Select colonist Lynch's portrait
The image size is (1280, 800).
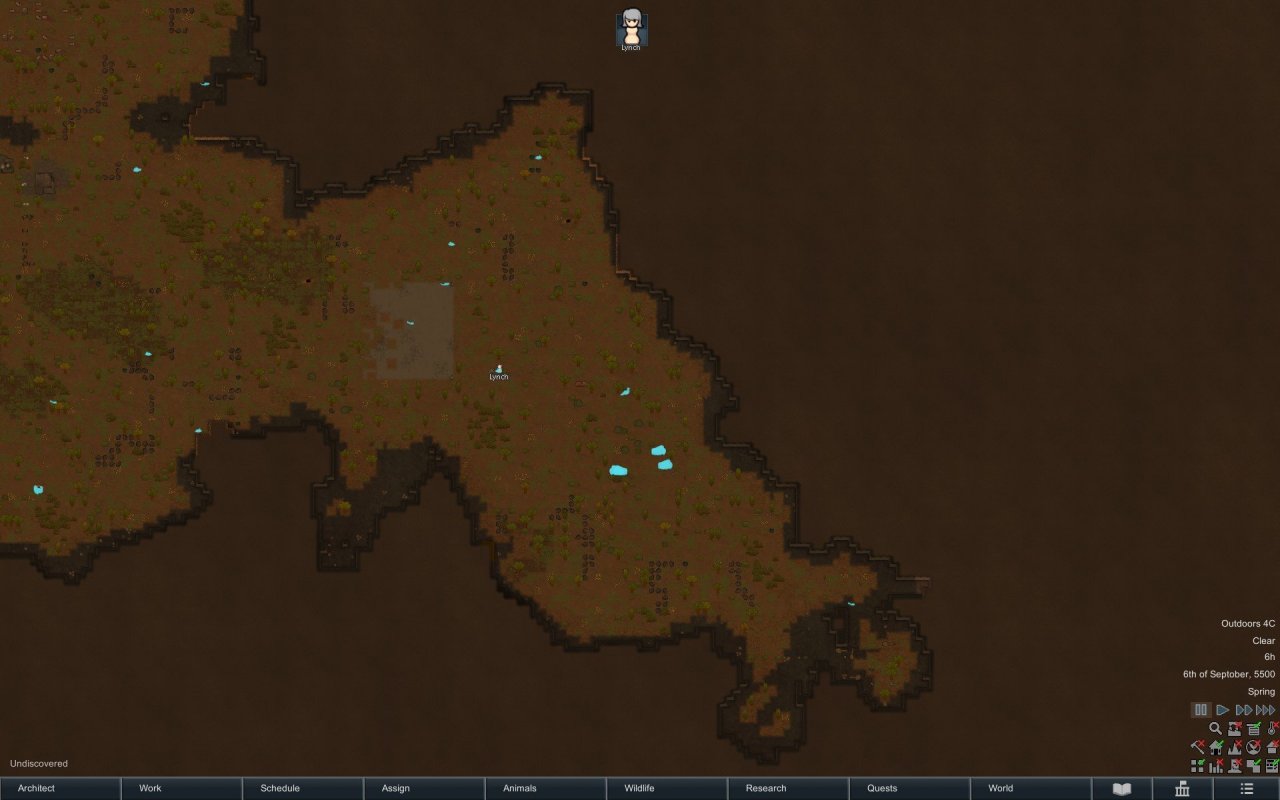click(631, 28)
